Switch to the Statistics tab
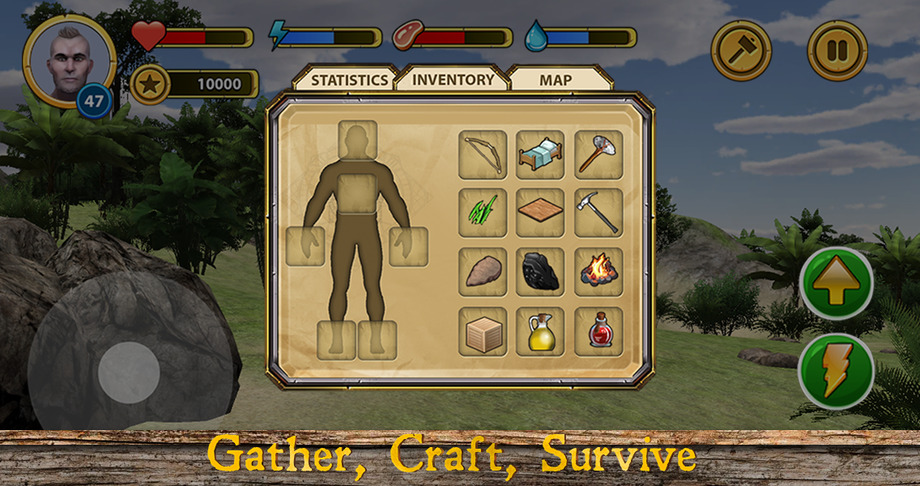Image resolution: width=920 pixels, height=486 pixels. coord(348,80)
